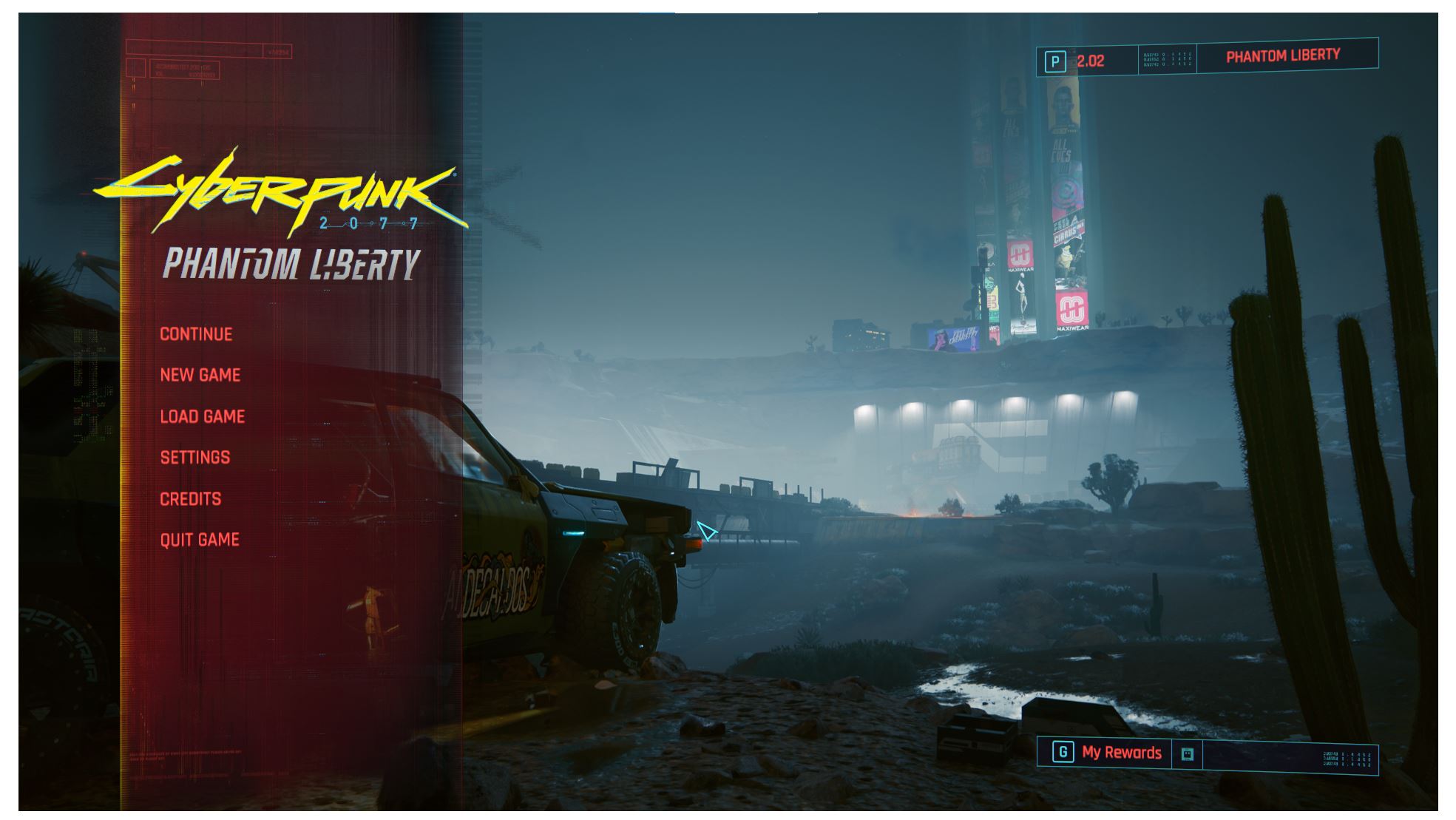
Task: Open the Settings menu
Action: coord(194,457)
